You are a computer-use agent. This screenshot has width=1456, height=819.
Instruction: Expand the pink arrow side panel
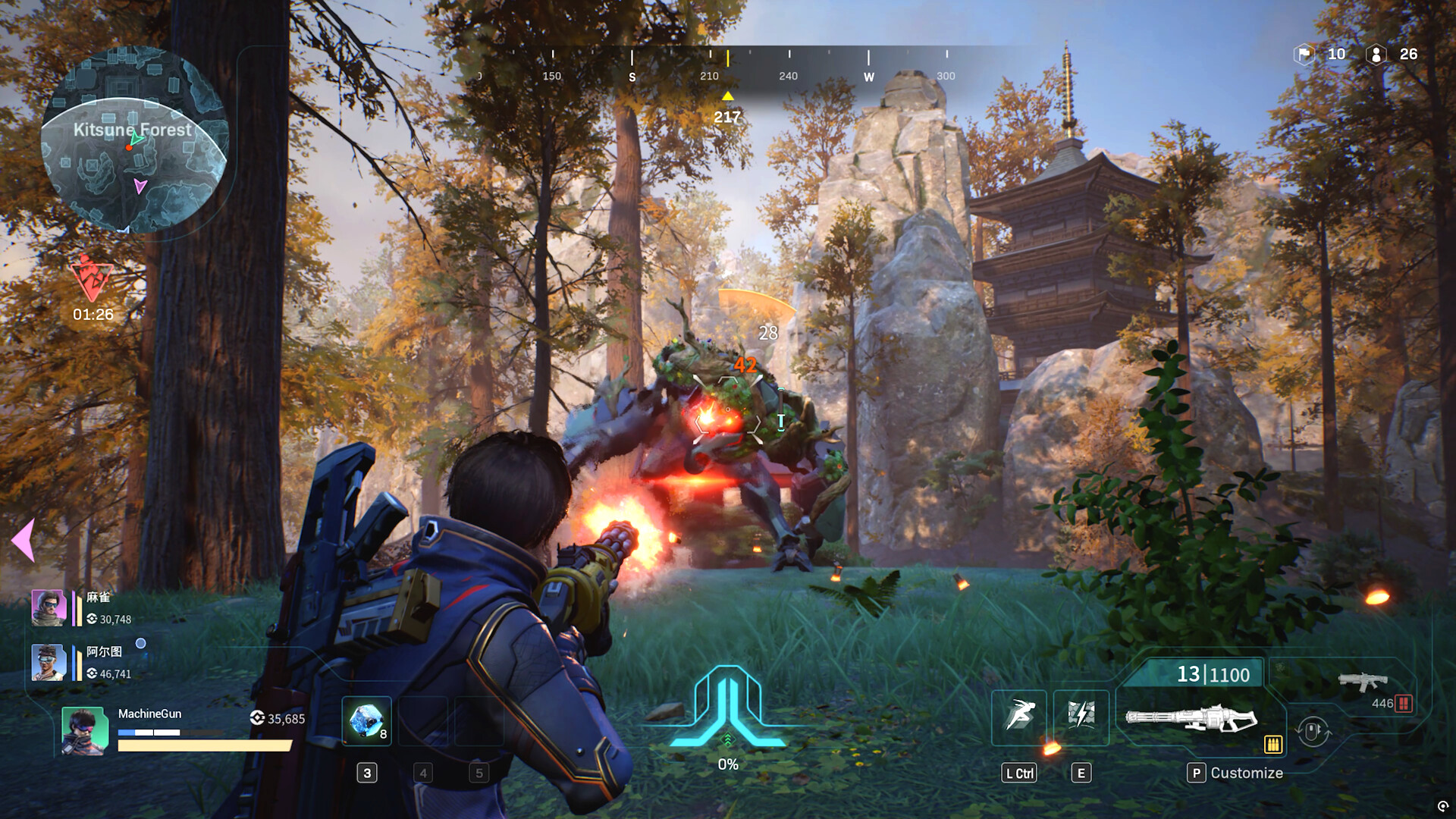24,540
